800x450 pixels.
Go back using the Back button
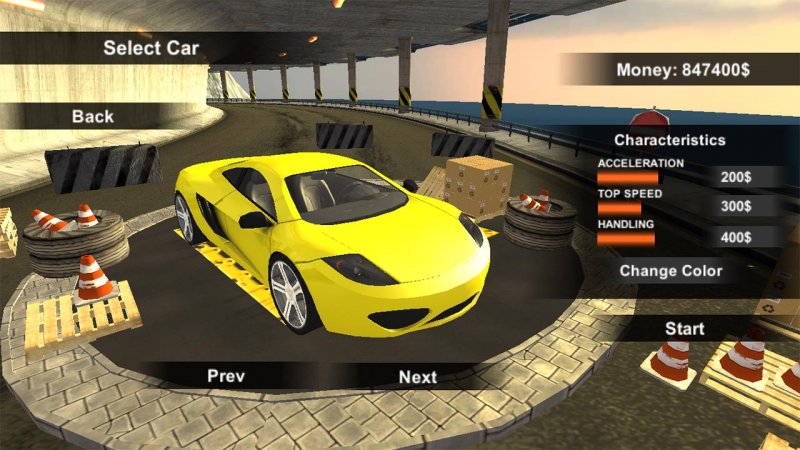(93, 117)
